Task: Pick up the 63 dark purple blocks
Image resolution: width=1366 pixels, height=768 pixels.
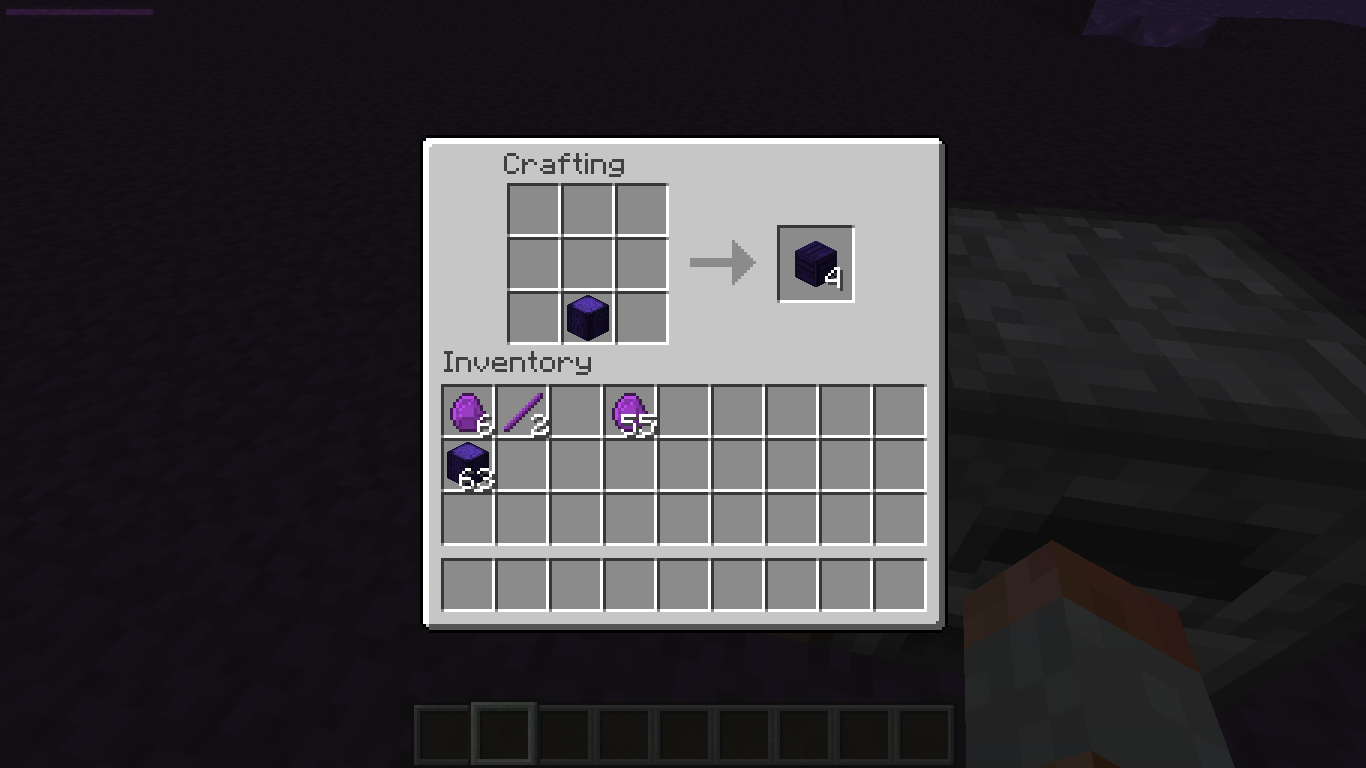Action: pos(468,464)
